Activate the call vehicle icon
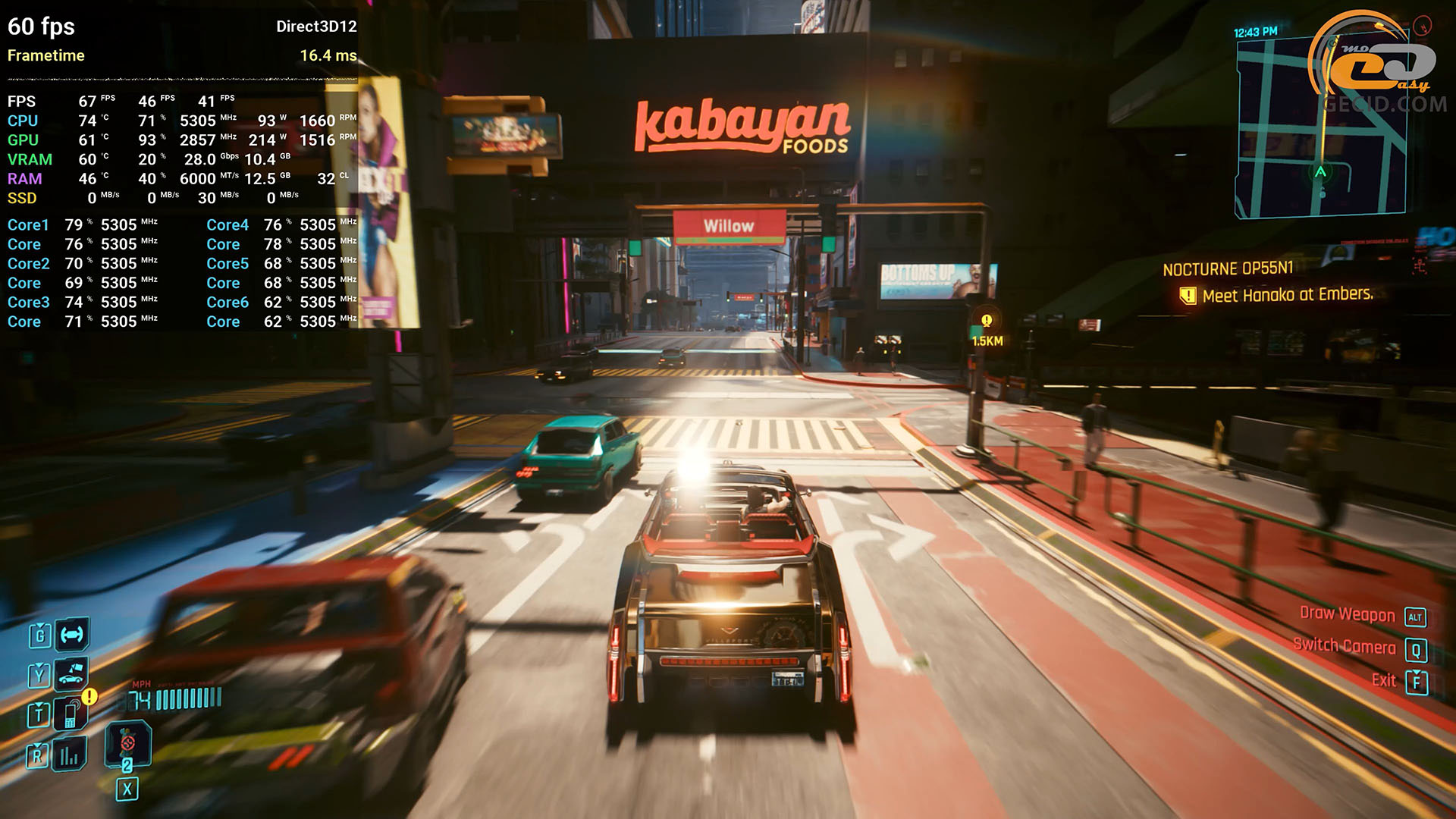Screen dimensions: 1456x819 (x=71, y=673)
